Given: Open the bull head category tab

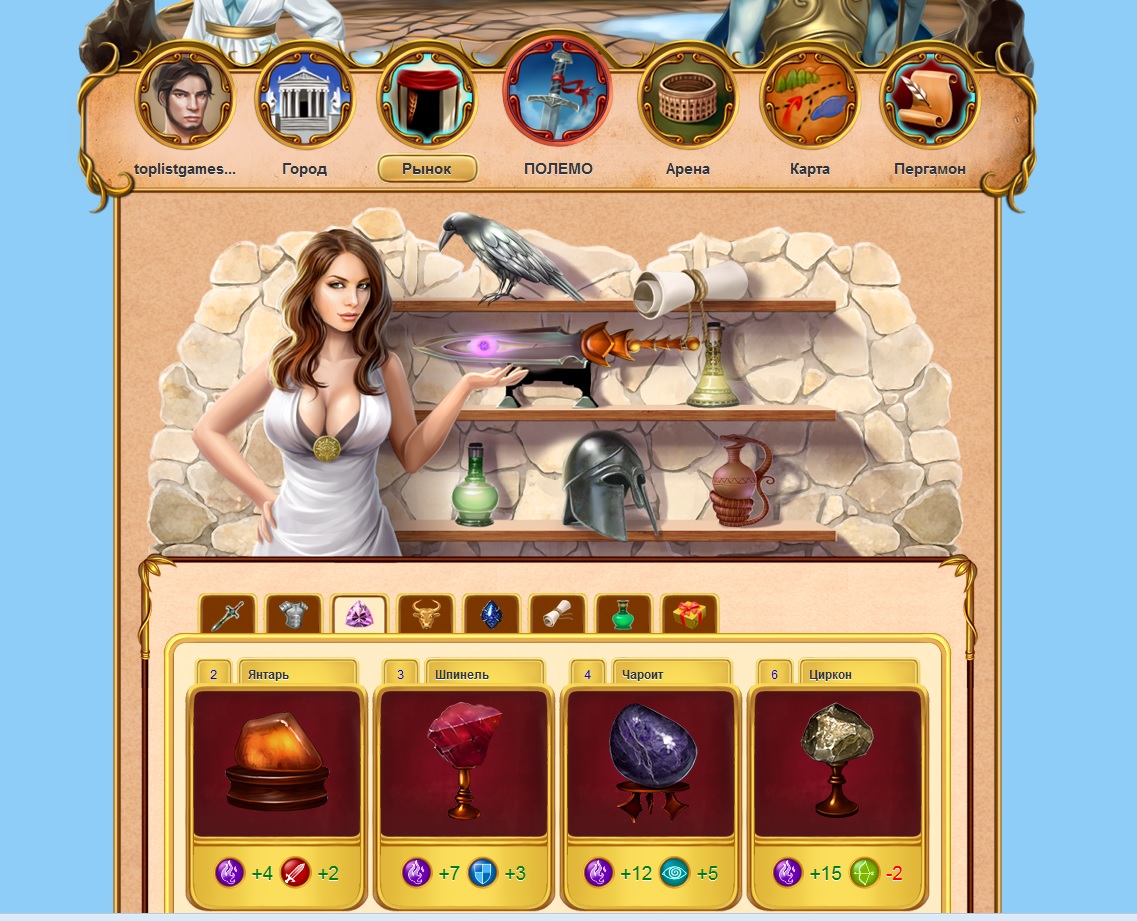Looking at the screenshot, I should pos(426,614).
